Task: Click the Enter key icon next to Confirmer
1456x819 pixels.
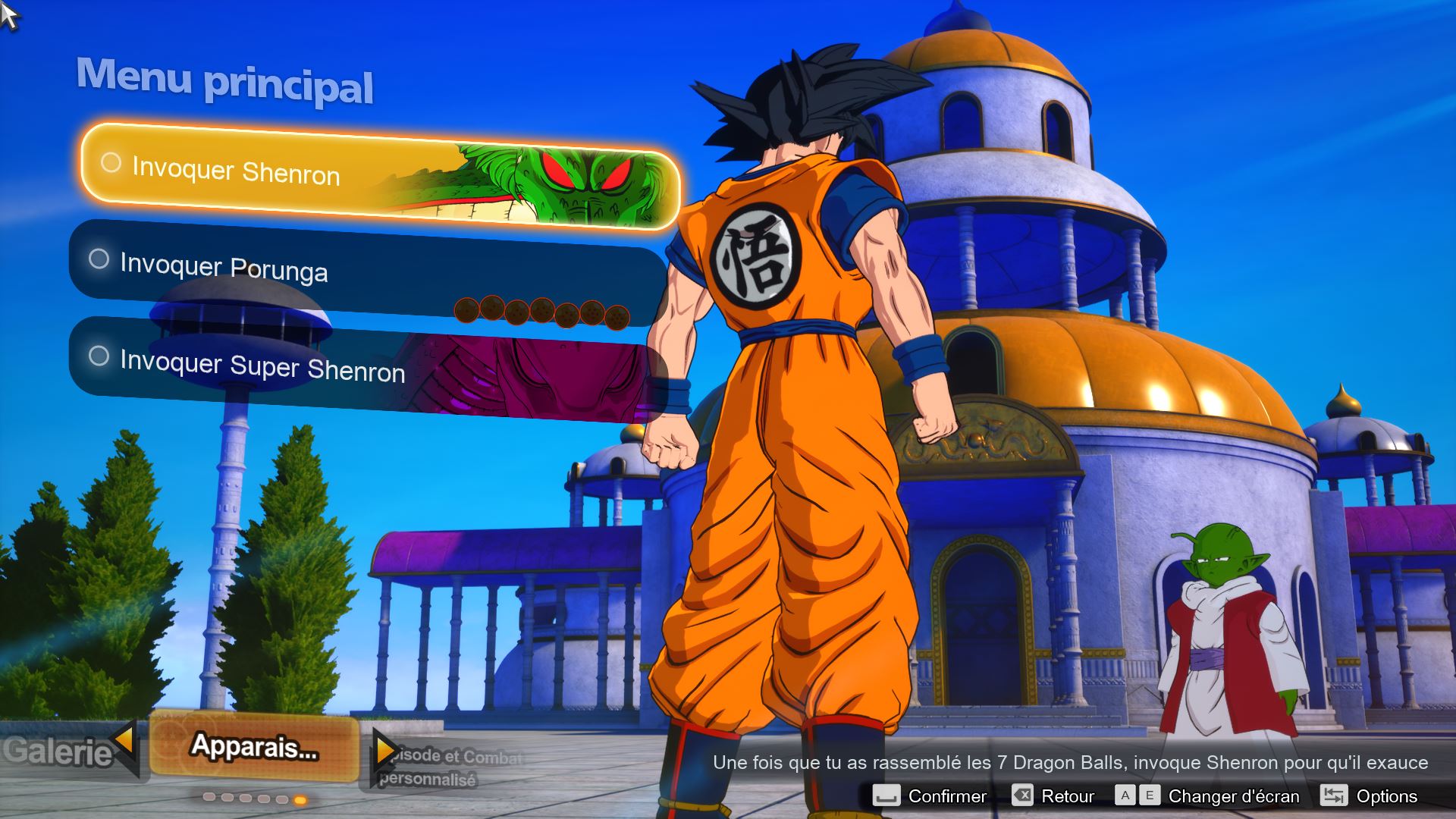Action: point(887,795)
